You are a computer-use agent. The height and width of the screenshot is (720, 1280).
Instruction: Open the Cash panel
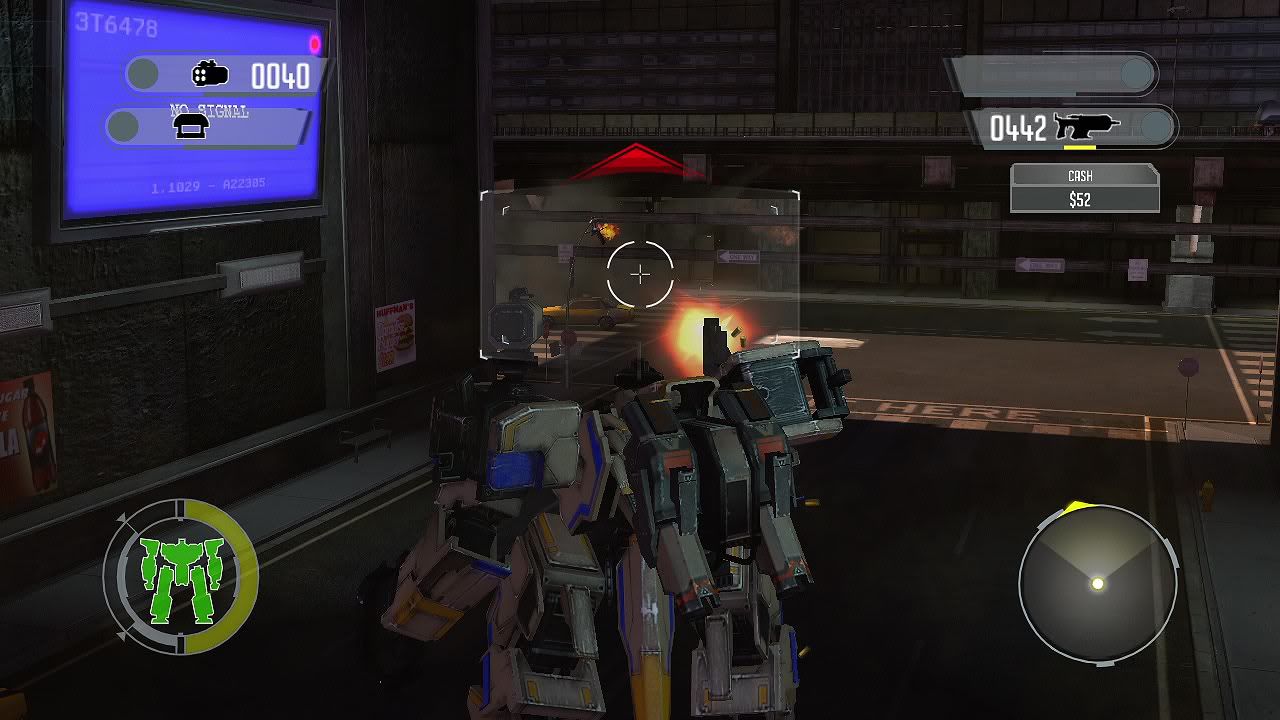click(x=1084, y=188)
